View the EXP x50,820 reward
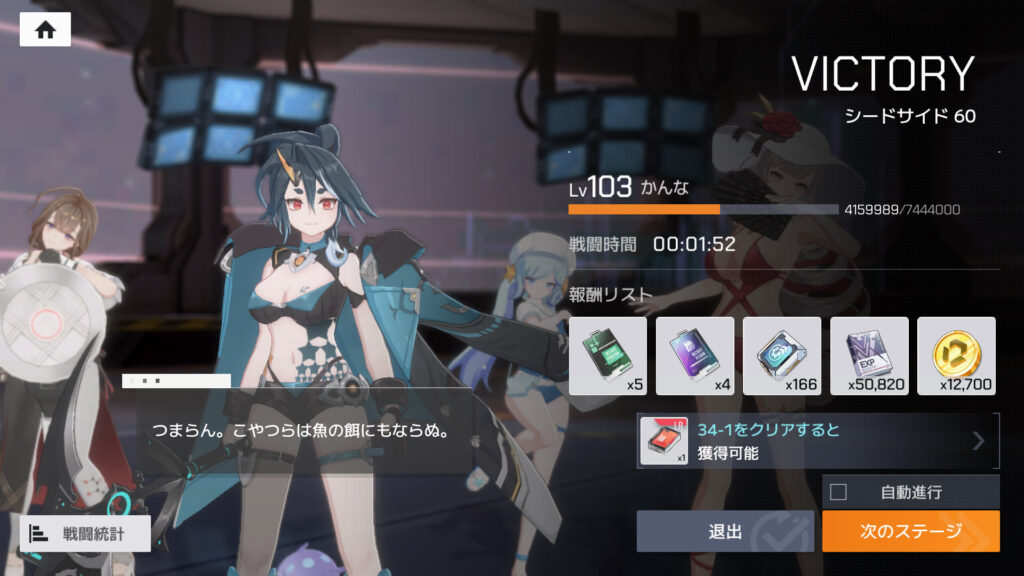This screenshot has width=1024, height=576. [868, 355]
